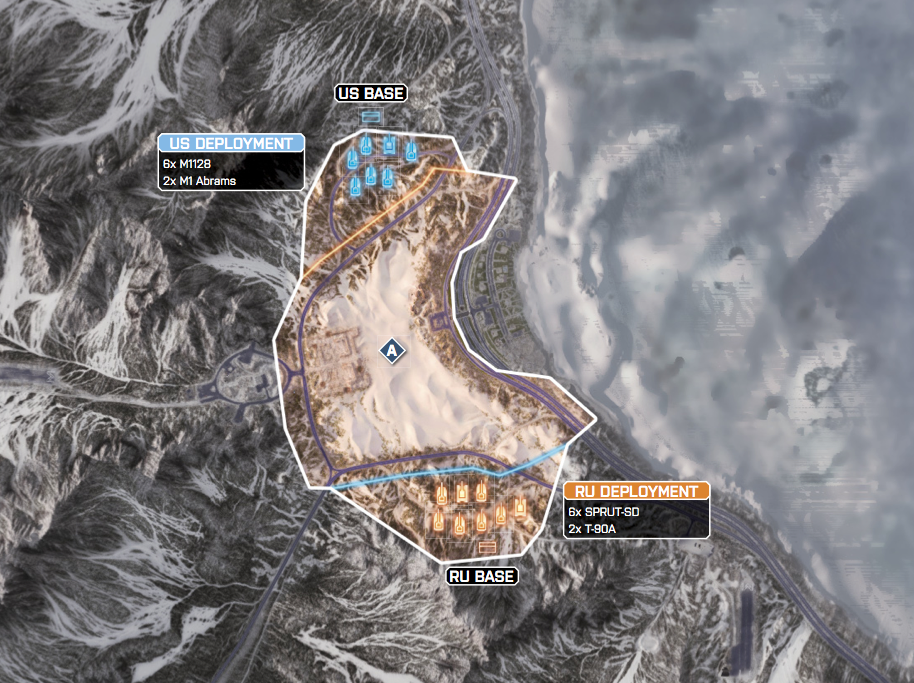Click the RU BASE map label

click(x=483, y=576)
